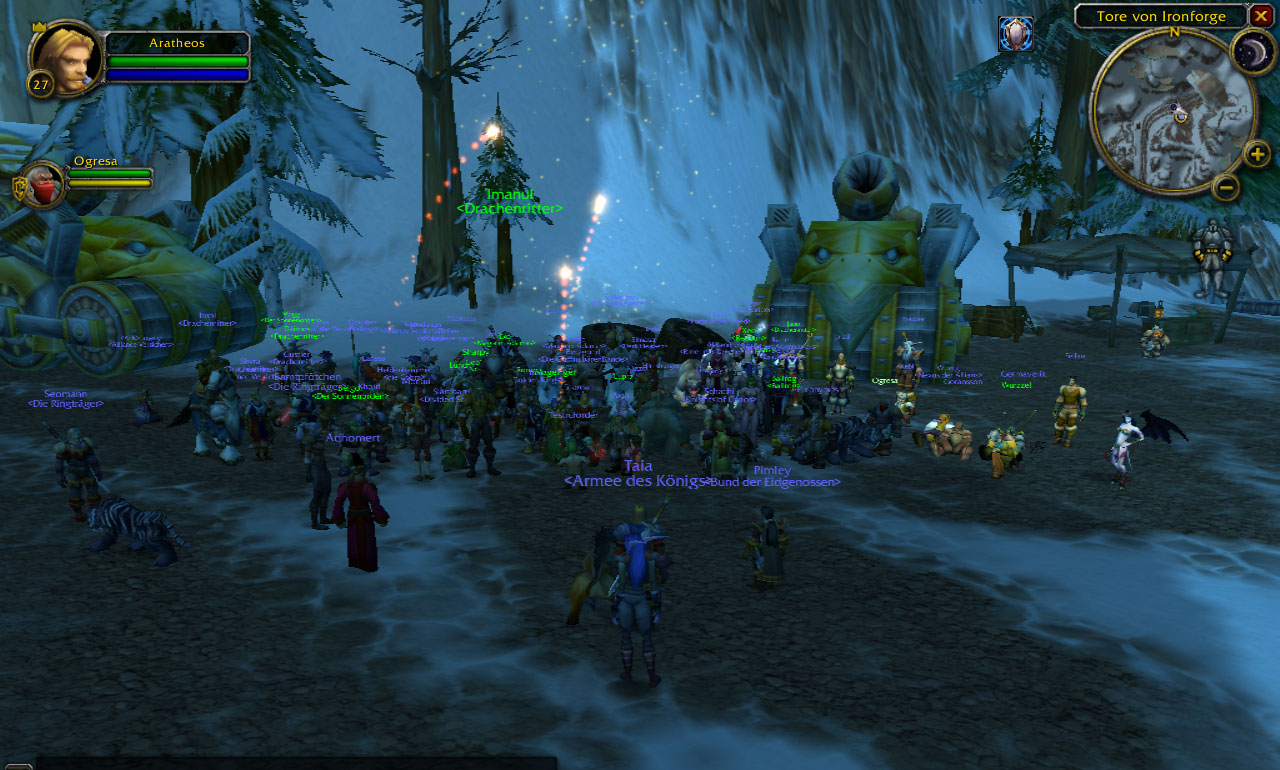This screenshot has height=770, width=1280.
Task: Close the minimap with the red X
Action: [1261, 16]
